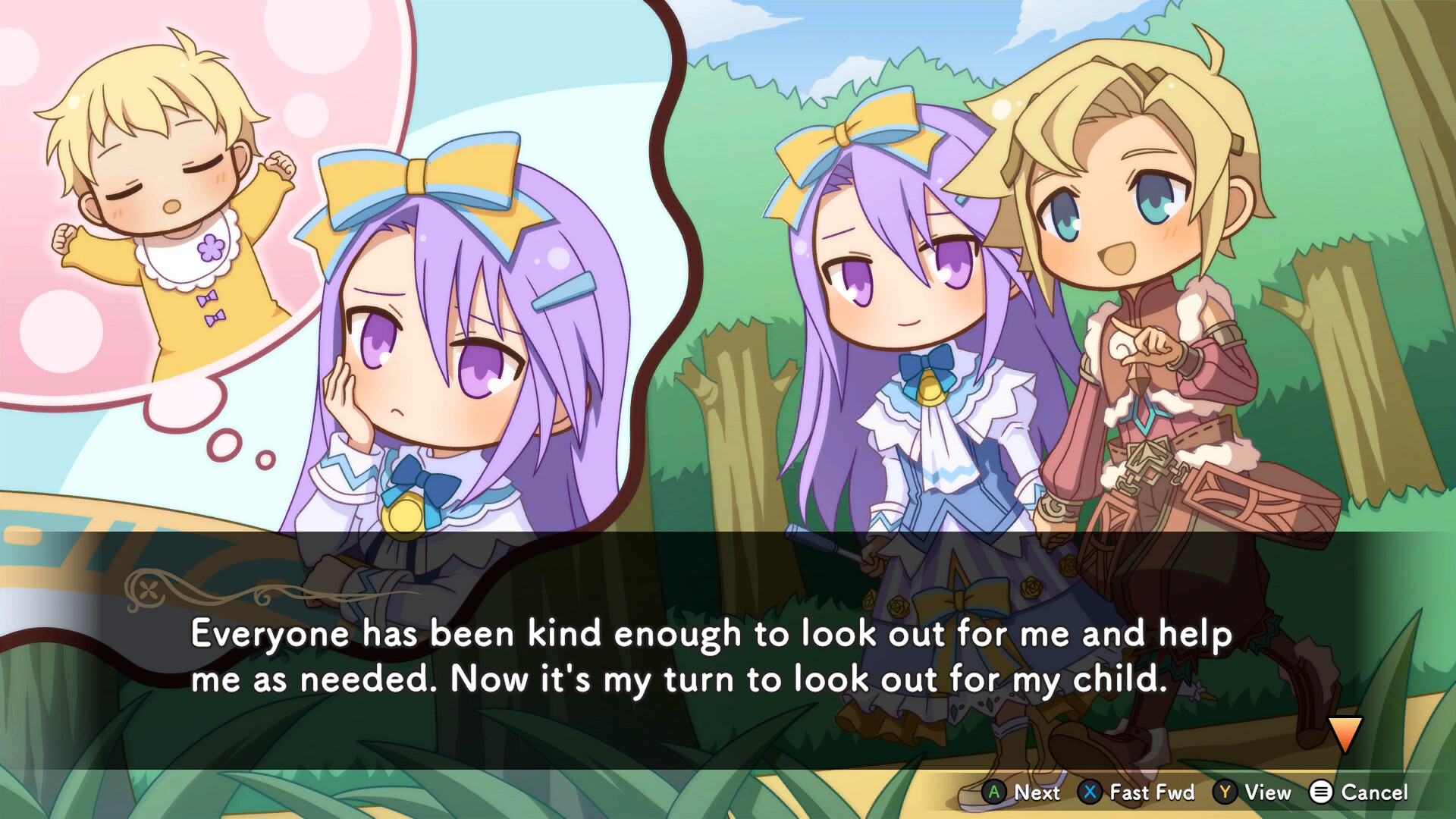Click the menu (≡) button icon

coord(1321,793)
